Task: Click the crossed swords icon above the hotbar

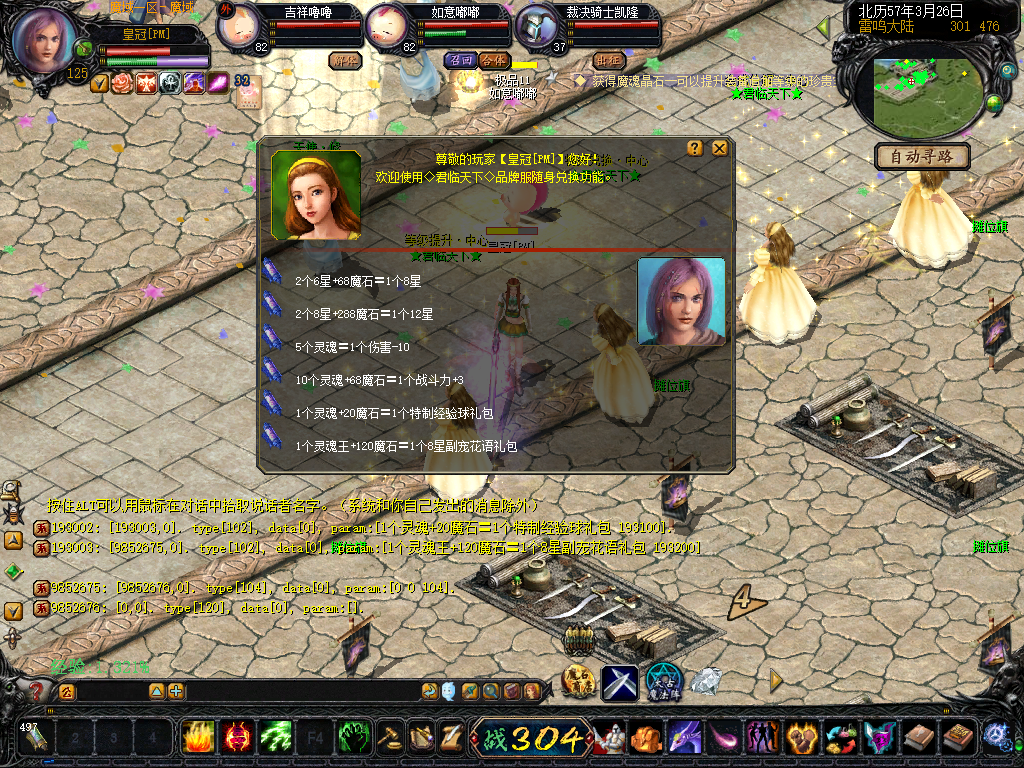Action: (619, 682)
